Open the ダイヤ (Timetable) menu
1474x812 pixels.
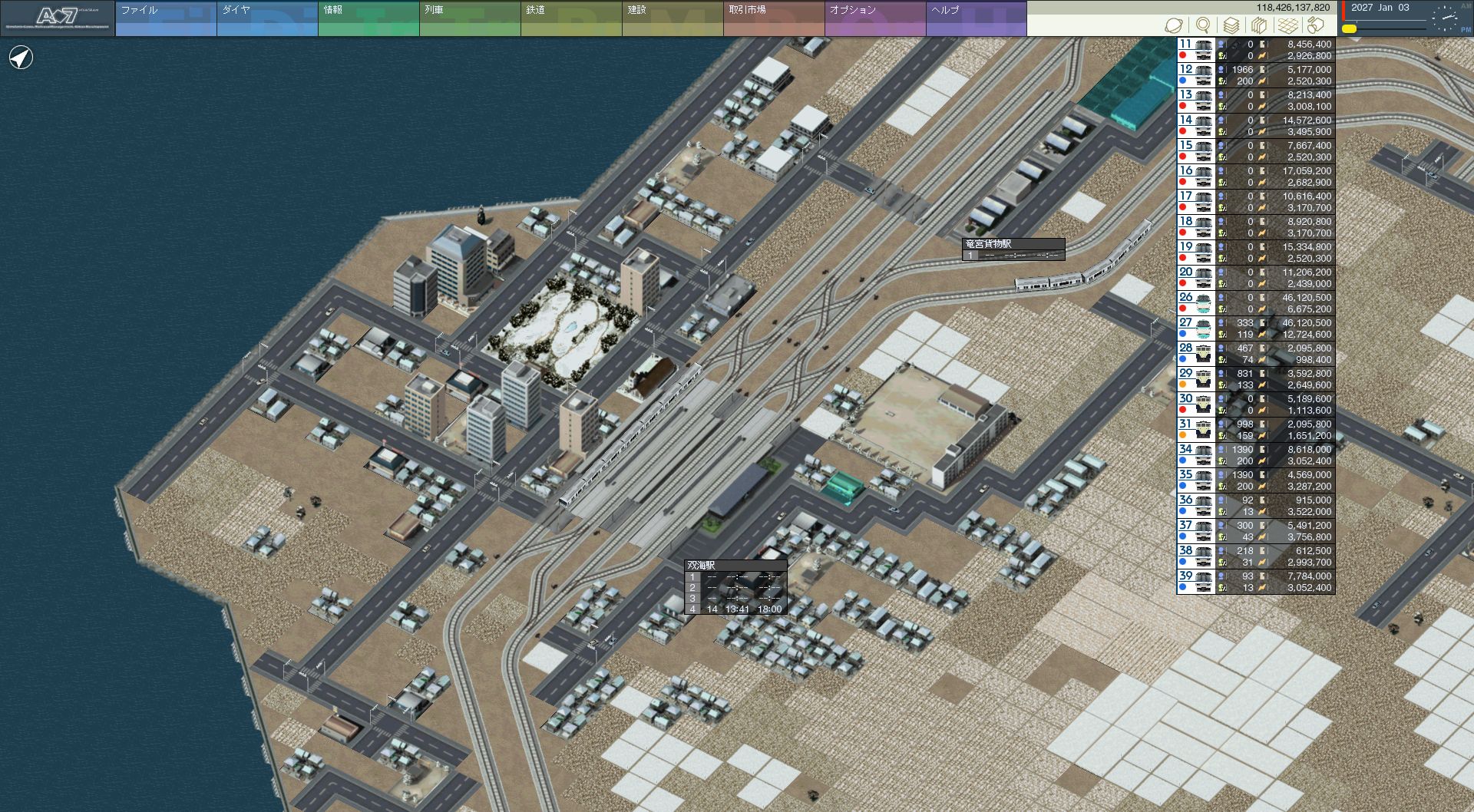[266, 18]
